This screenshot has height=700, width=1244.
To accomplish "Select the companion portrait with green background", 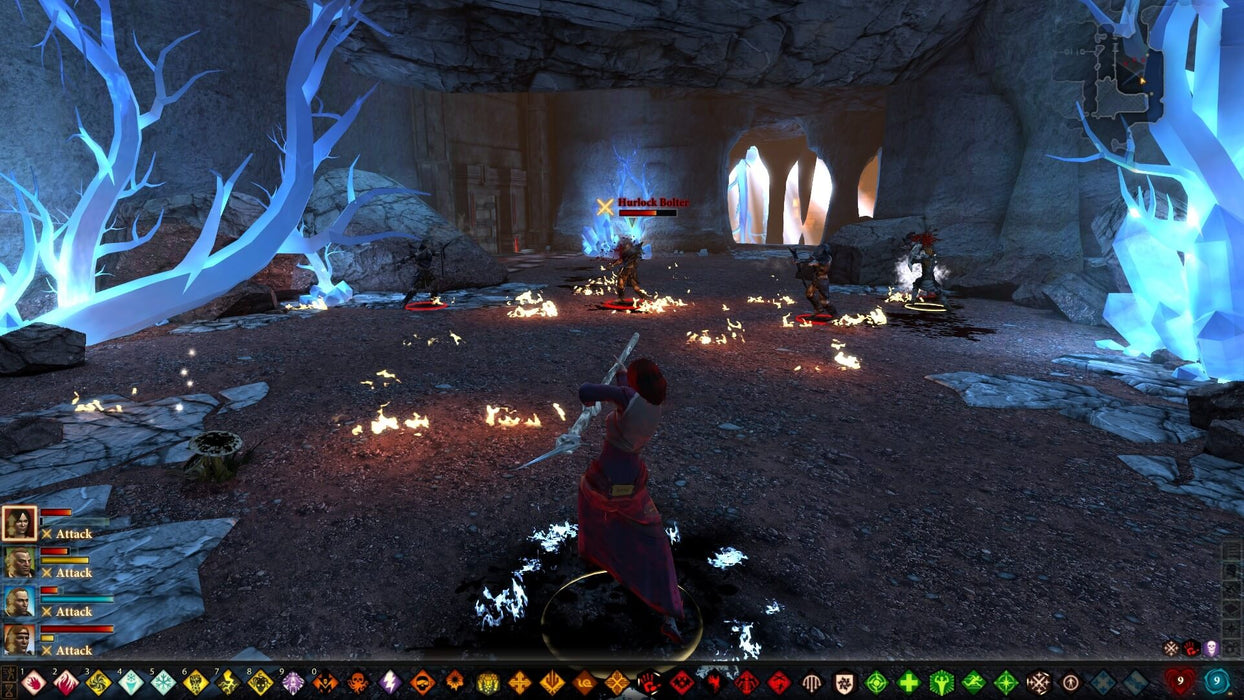I will (x=19, y=562).
